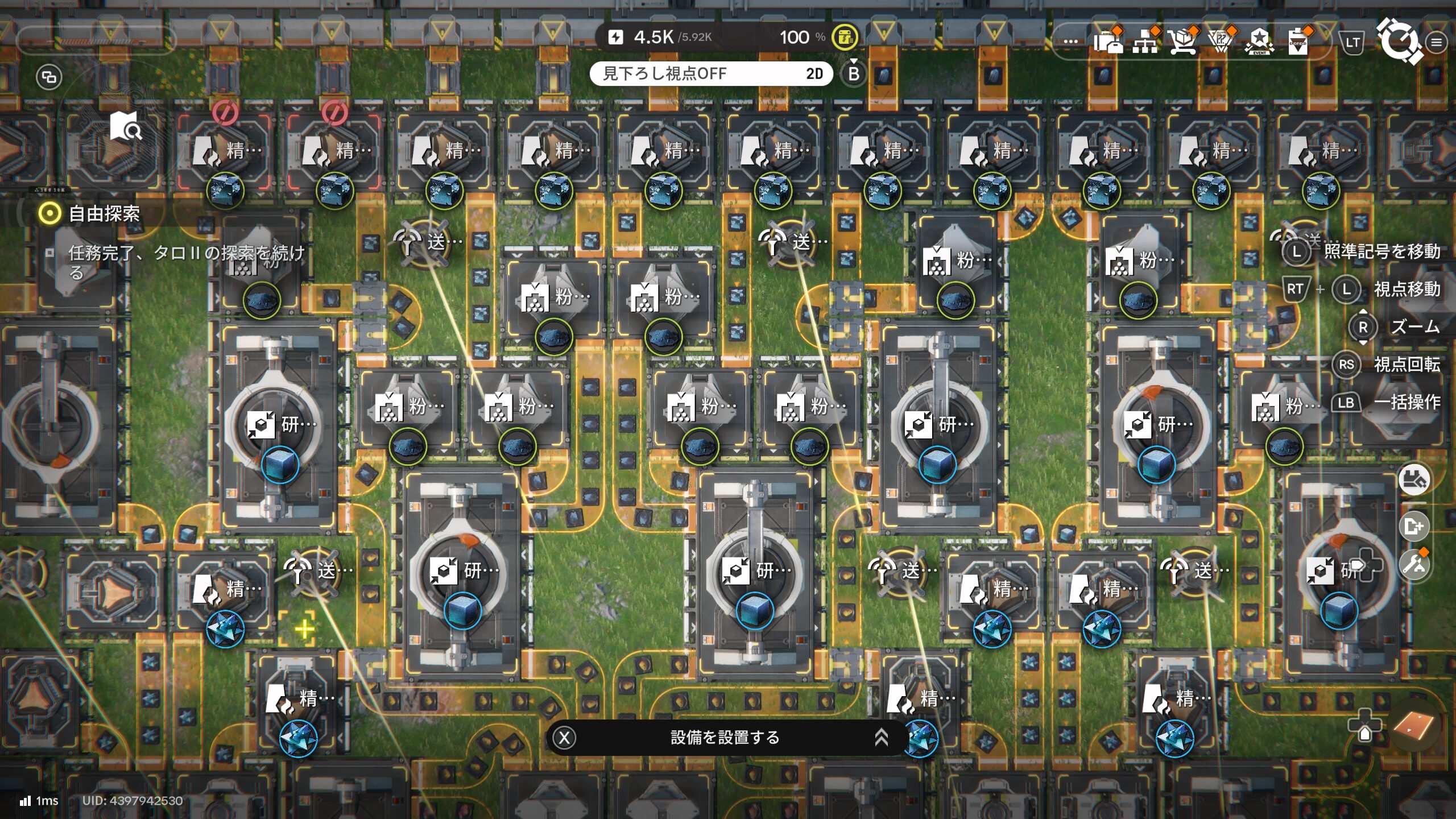The width and height of the screenshot is (1456, 819).
Task: Open the hierarchy chart icon in top bar
Action: tap(1145, 41)
